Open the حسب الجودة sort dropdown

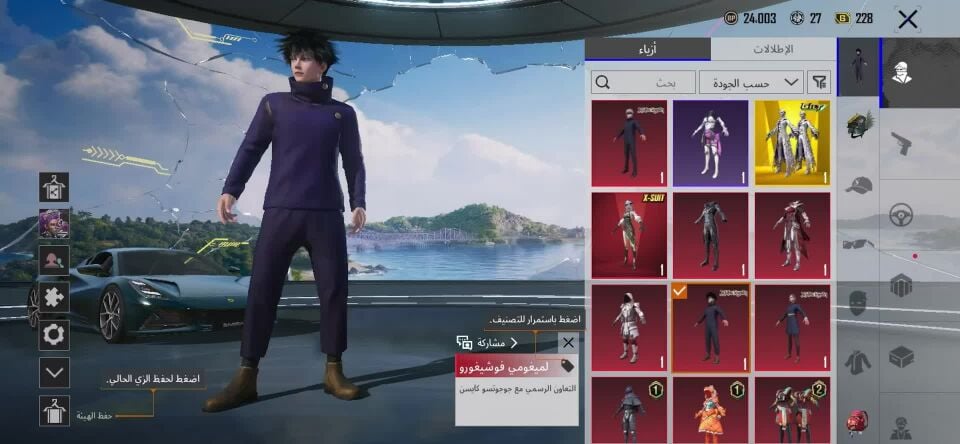tap(751, 82)
